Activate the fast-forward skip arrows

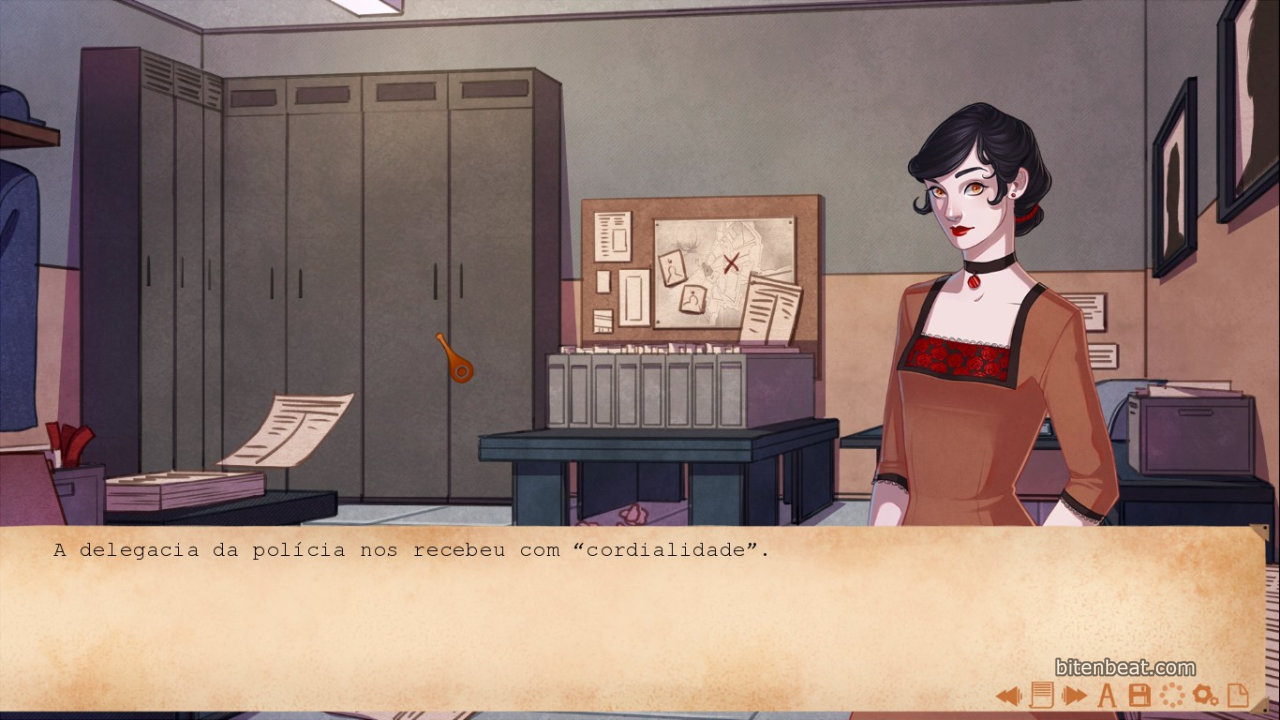(1074, 695)
